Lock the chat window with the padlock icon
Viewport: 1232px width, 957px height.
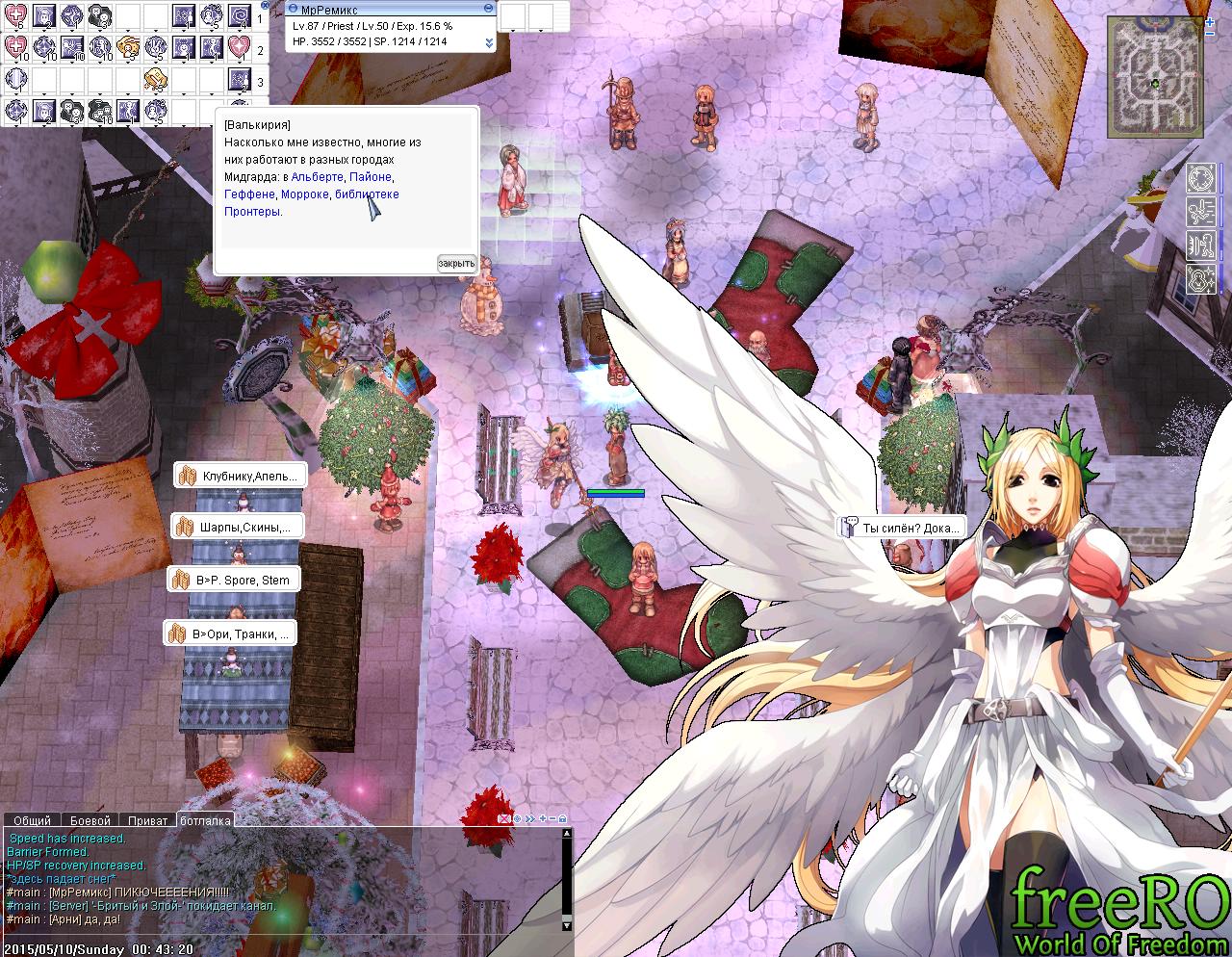coord(562,819)
